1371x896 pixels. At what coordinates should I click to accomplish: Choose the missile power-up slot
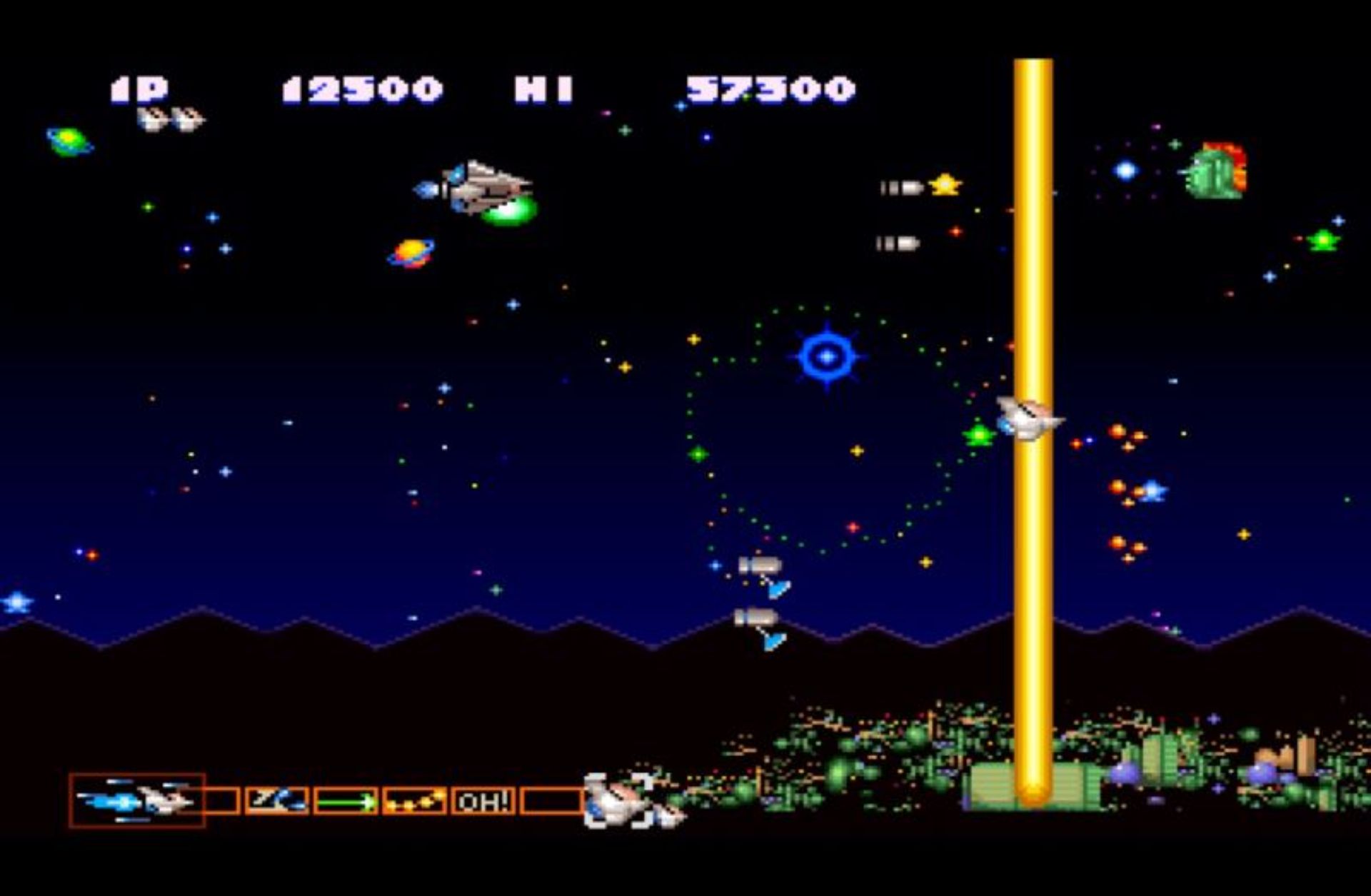point(276,800)
